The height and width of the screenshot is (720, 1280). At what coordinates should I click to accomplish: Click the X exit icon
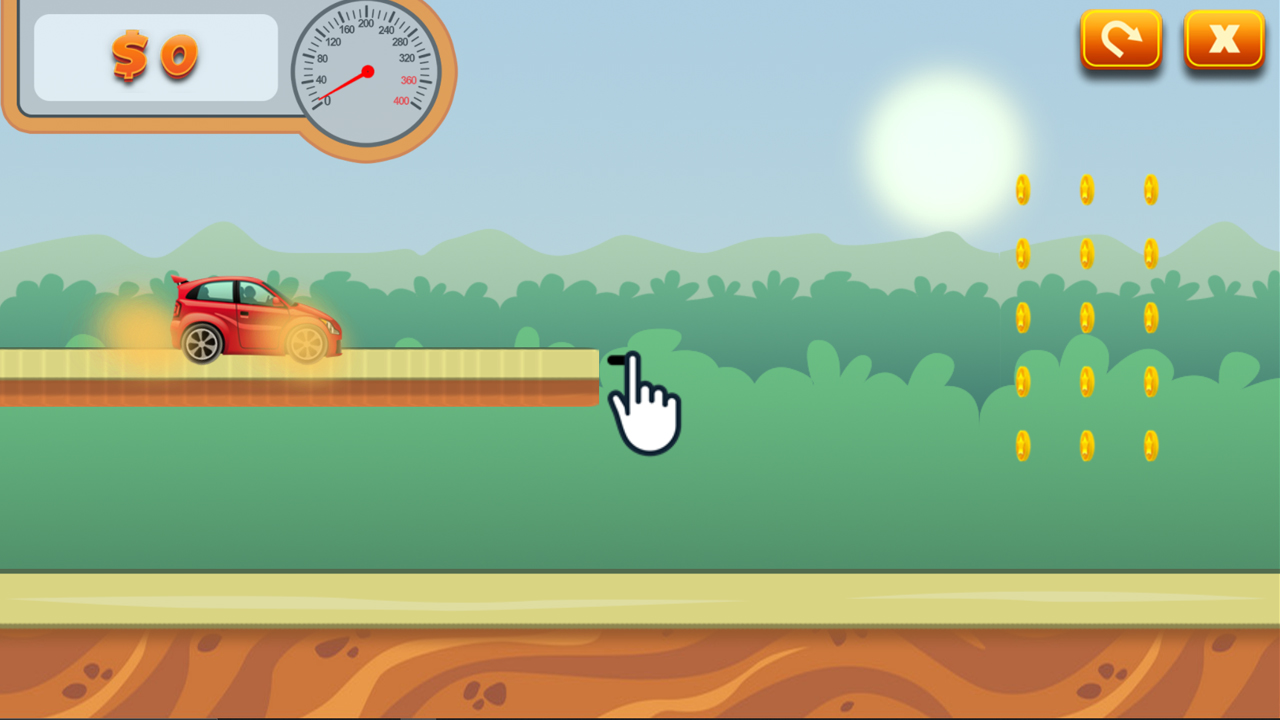[1224, 38]
